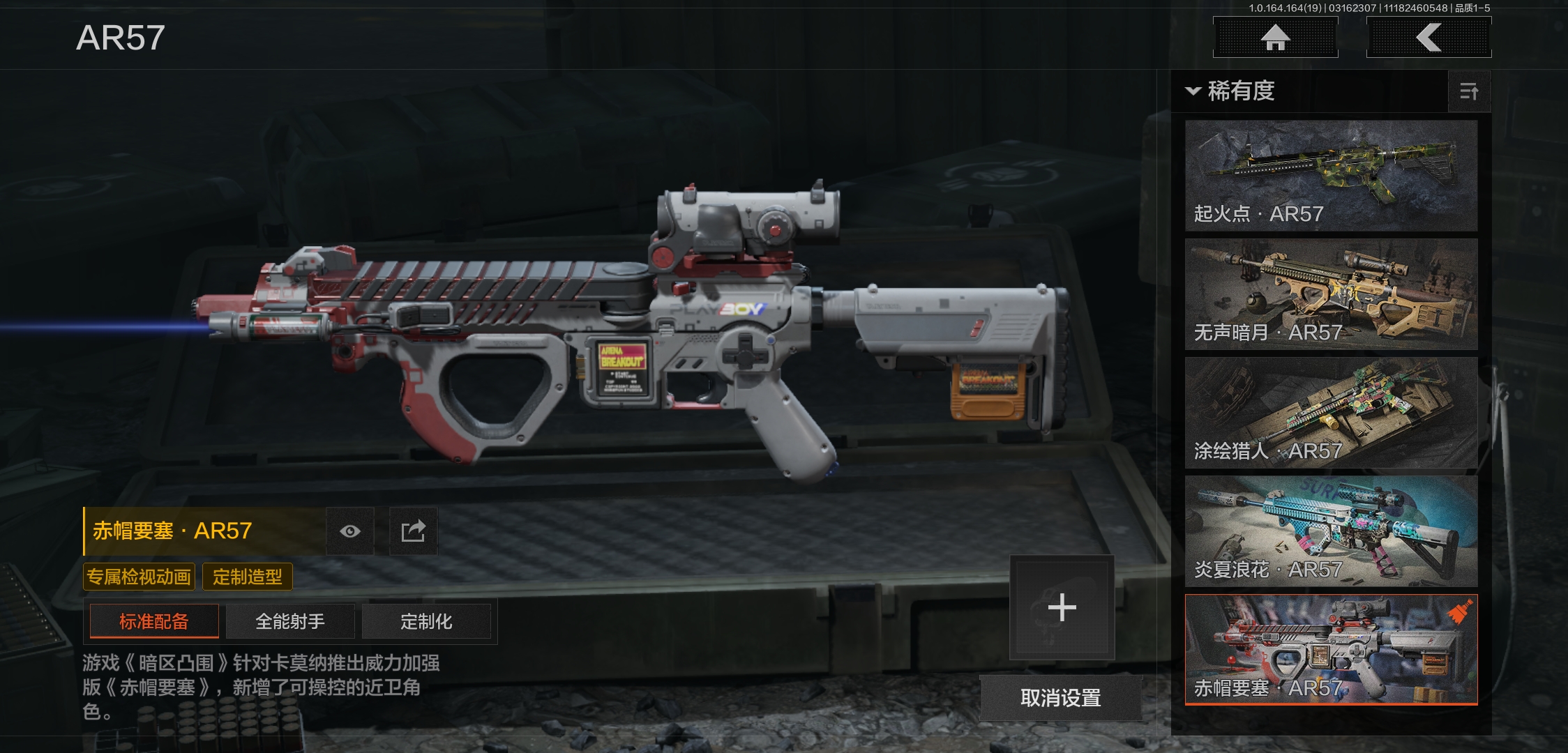Return to the home screen

click(1275, 37)
